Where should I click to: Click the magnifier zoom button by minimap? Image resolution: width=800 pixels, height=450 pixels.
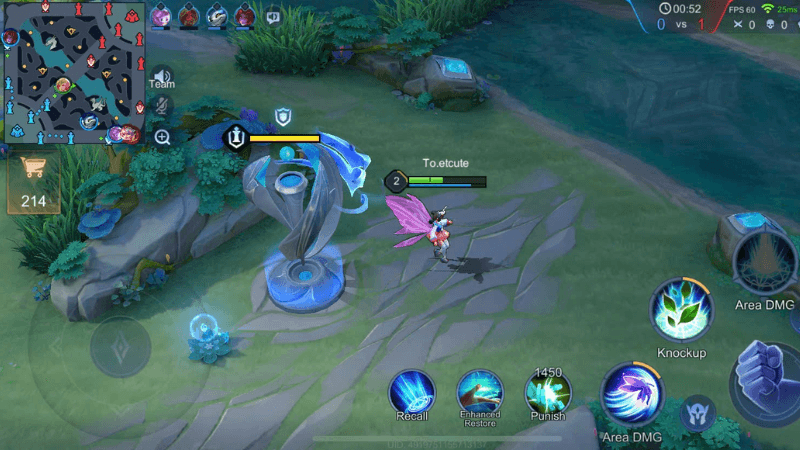(162, 137)
